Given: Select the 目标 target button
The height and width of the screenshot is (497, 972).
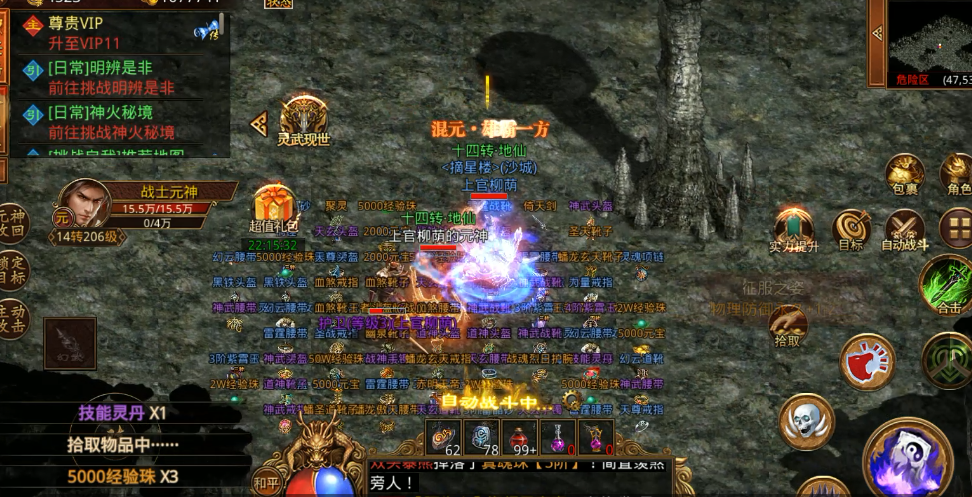Looking at the screenshot, I should pos(852,227).
